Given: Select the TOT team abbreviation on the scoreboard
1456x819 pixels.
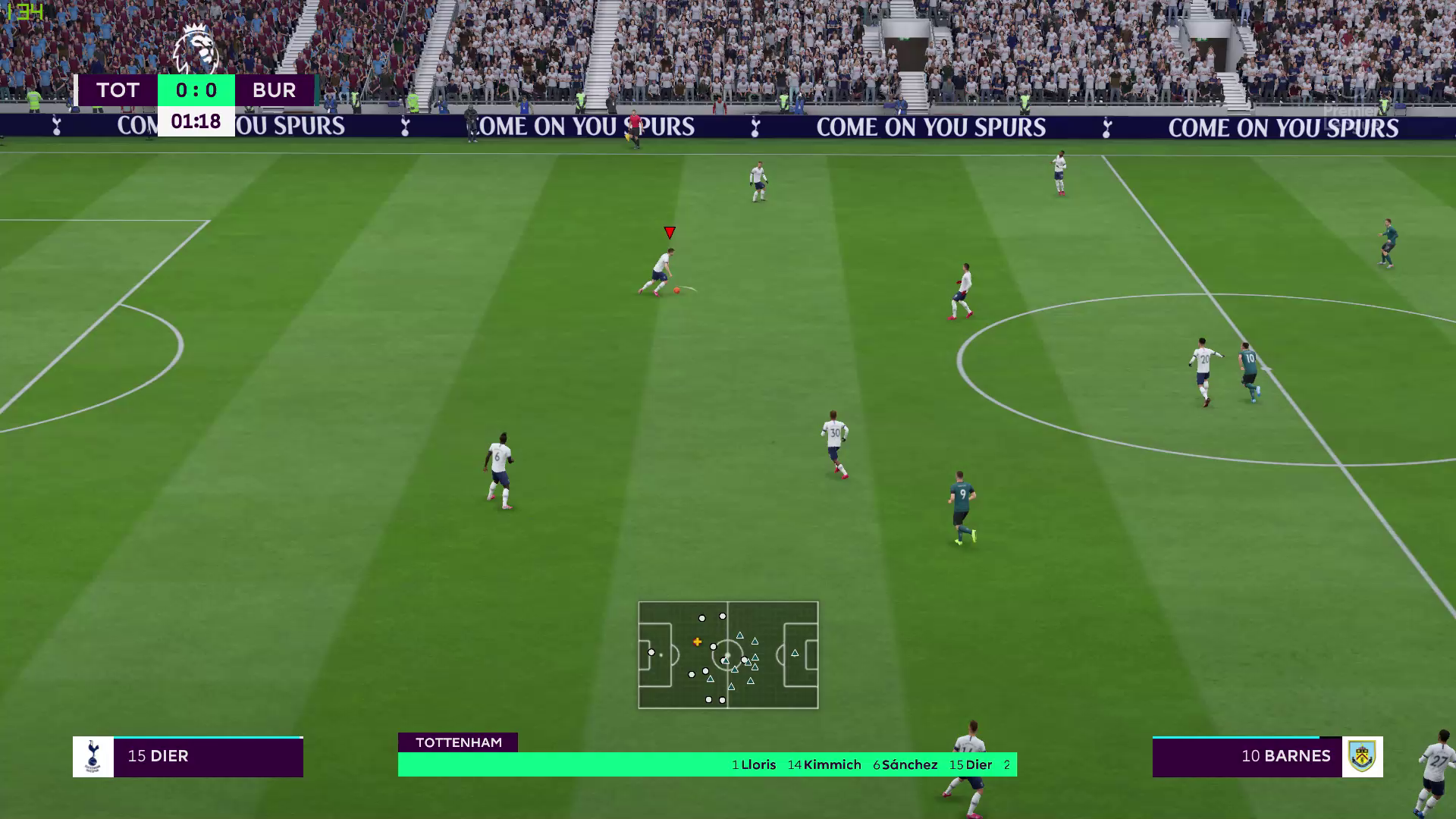Looking at the screenshot, I should pos(118,90).
